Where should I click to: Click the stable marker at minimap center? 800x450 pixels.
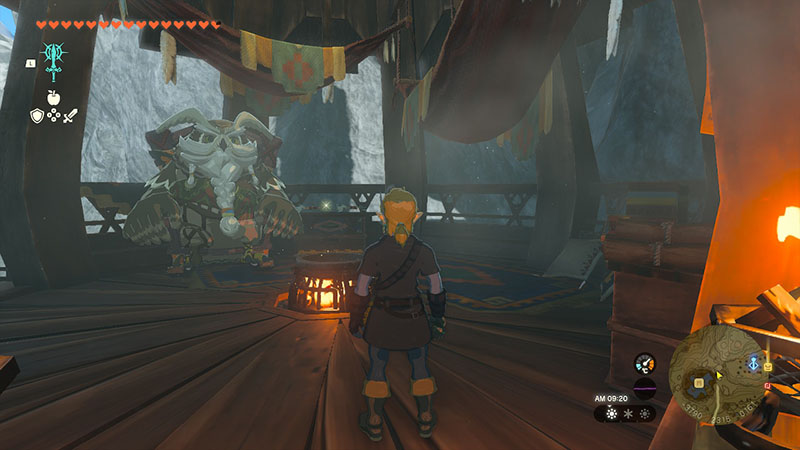pyautogui.click(x=699, y=381)
